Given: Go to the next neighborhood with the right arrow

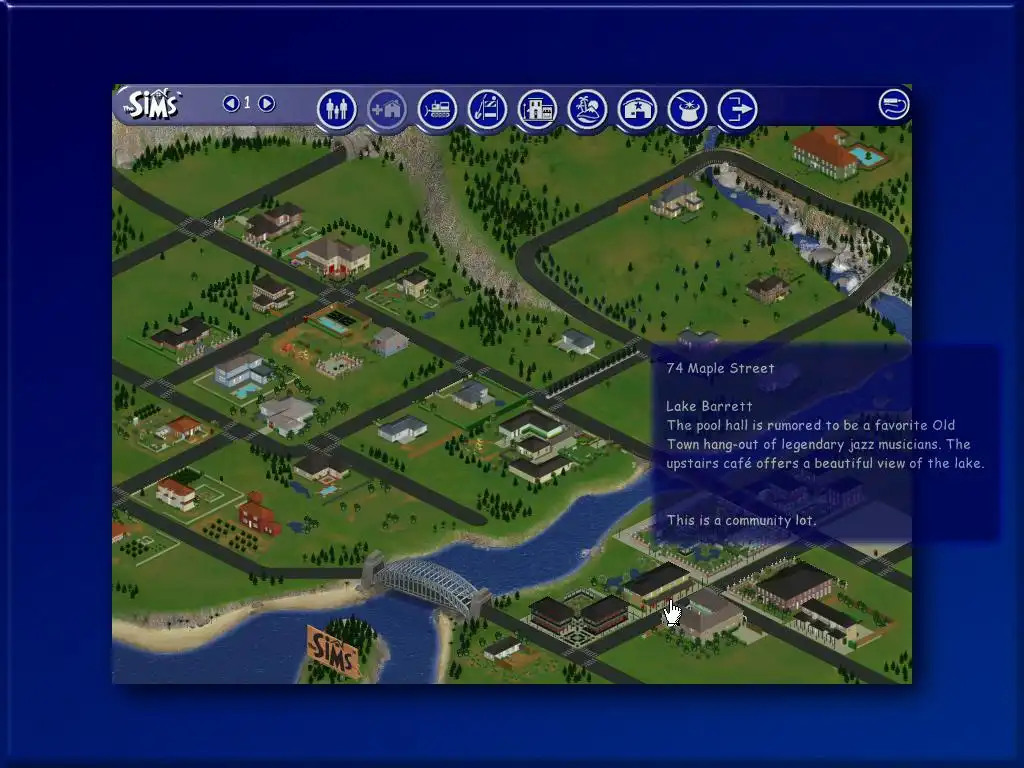Looking at the screenshot, I should pyautogui.click(x=266, y=103).
